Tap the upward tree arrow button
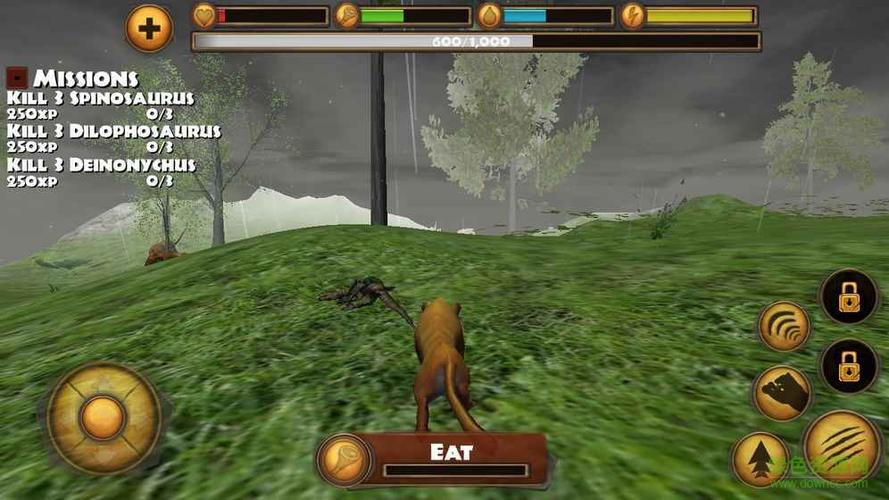889x500 pixels. tap(762, 459)
